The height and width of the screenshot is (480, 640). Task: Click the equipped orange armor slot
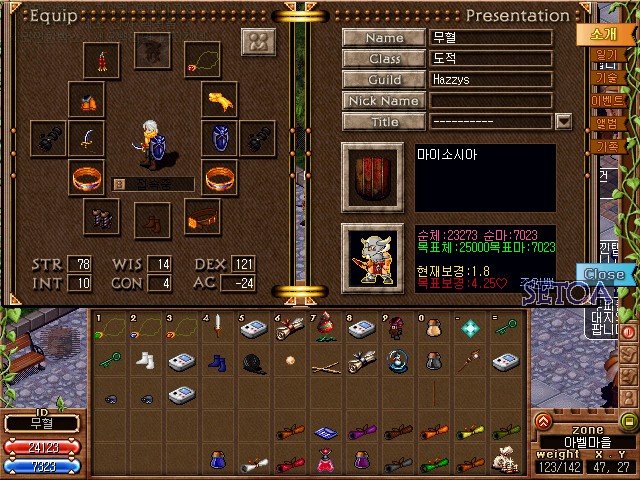(88, 100)
